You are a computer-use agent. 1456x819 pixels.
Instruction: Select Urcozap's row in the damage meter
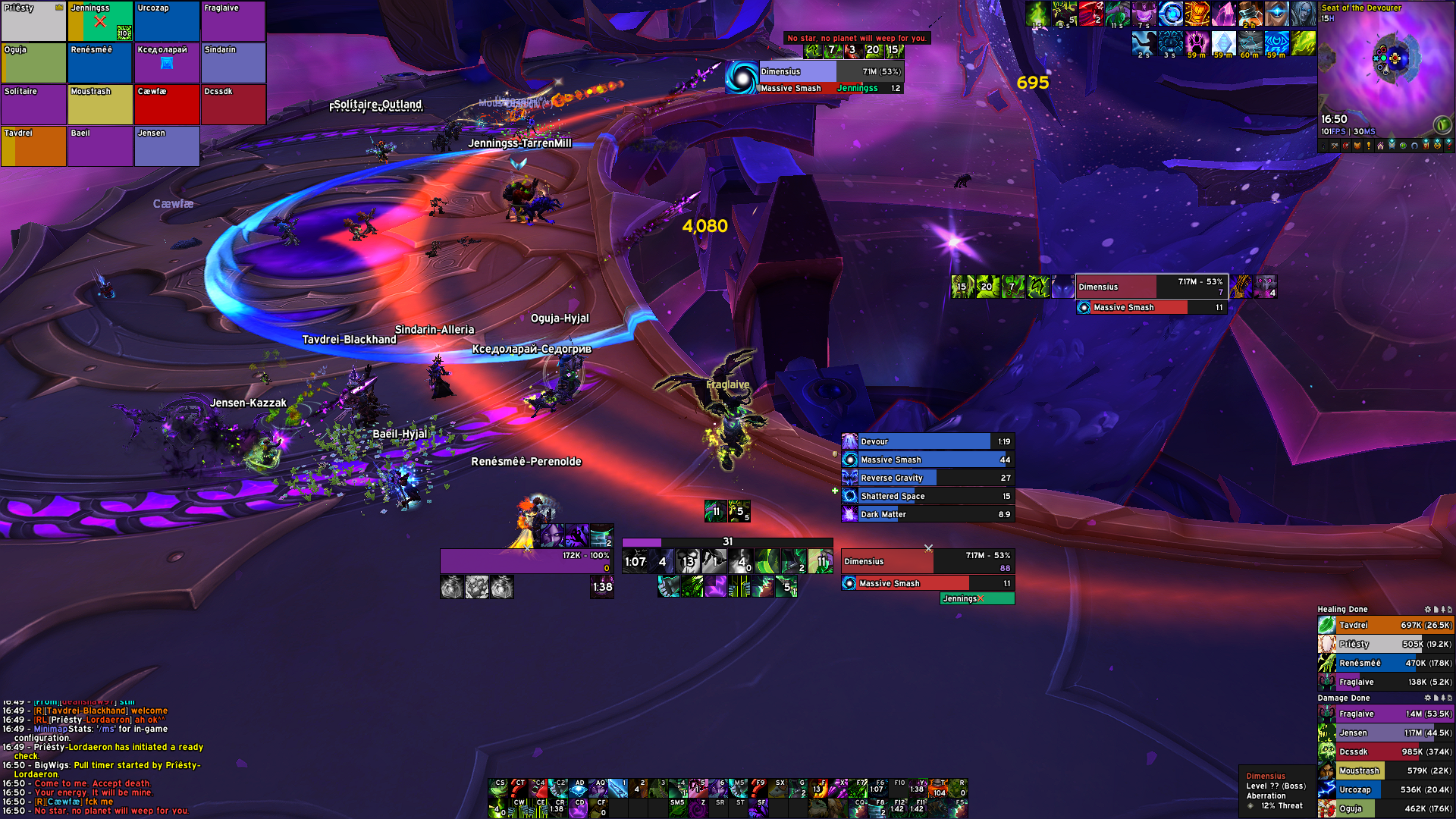point(1385,789)
